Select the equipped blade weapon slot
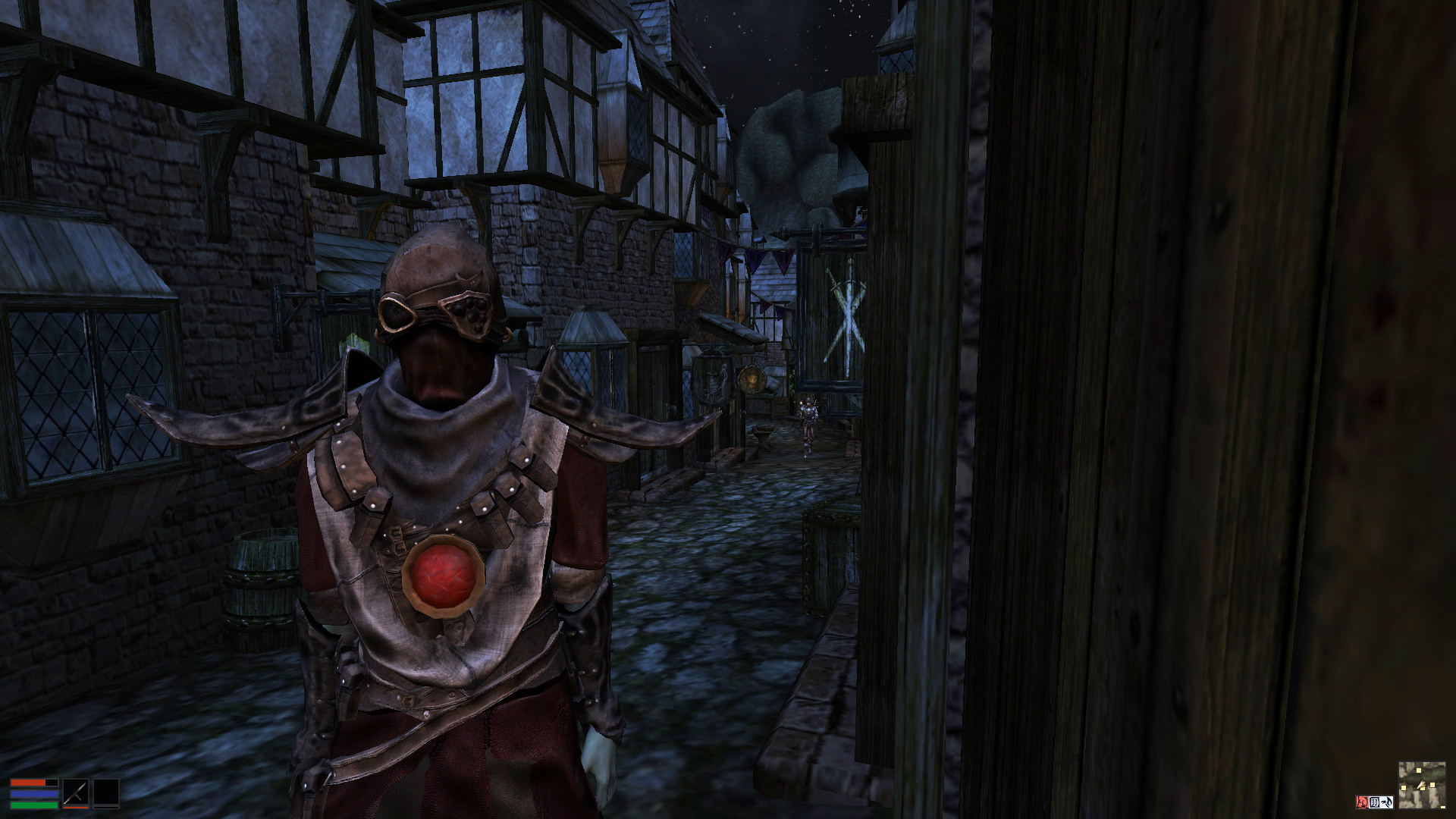The image size is (1456, 819). [x=75, y=793]
